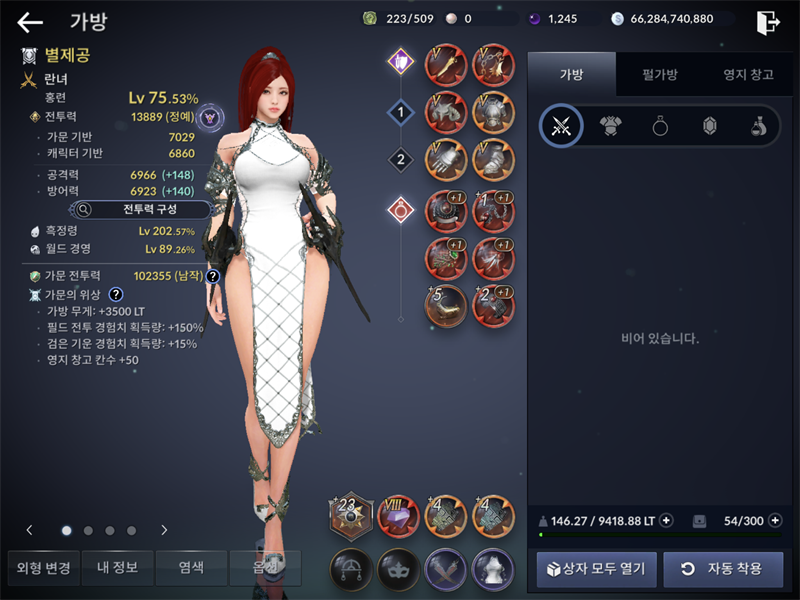Select the potion consumables filter
The height and width of the screenshot is (600, 800).
758,126
